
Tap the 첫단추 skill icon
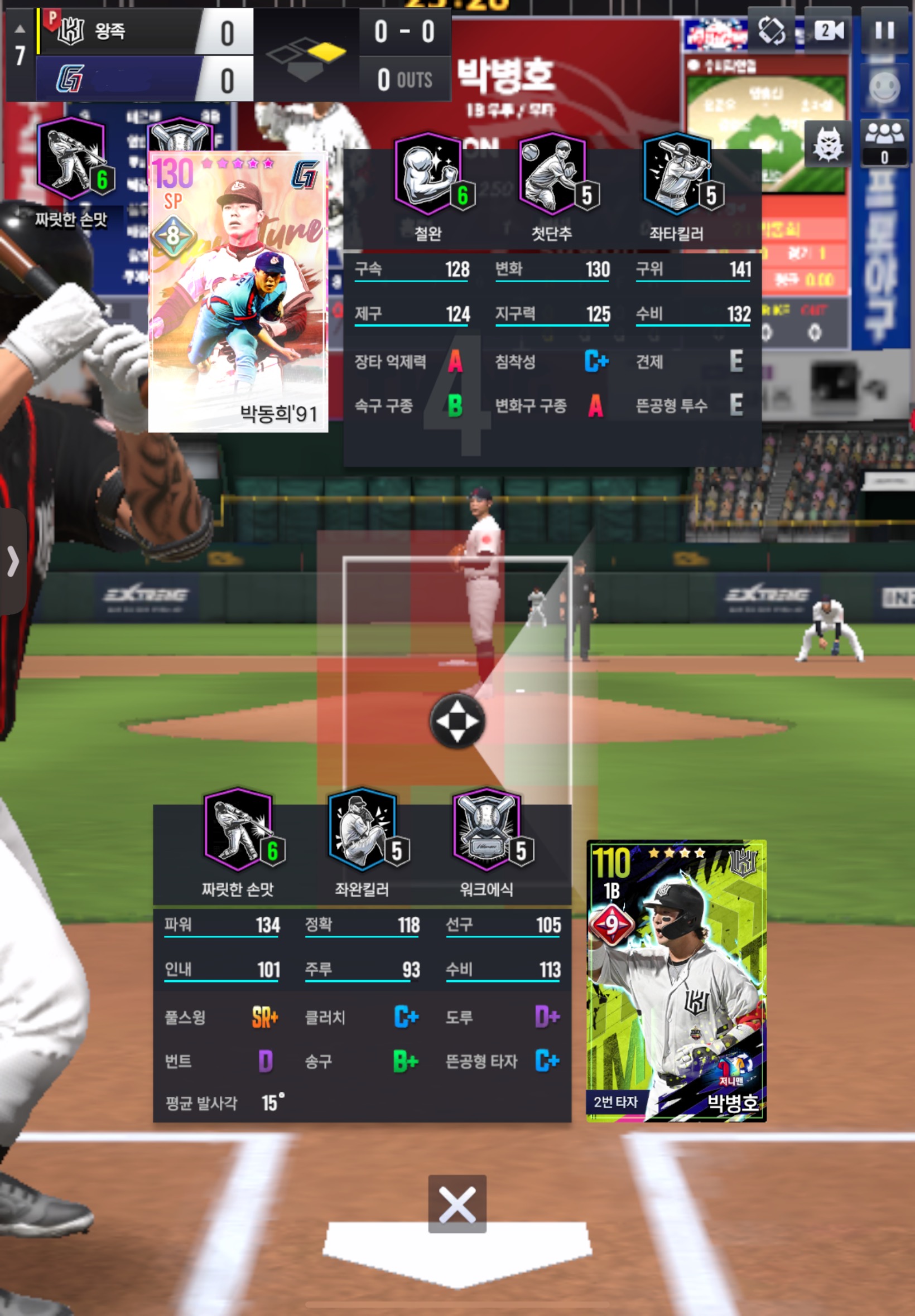click(x=552, y=174)
